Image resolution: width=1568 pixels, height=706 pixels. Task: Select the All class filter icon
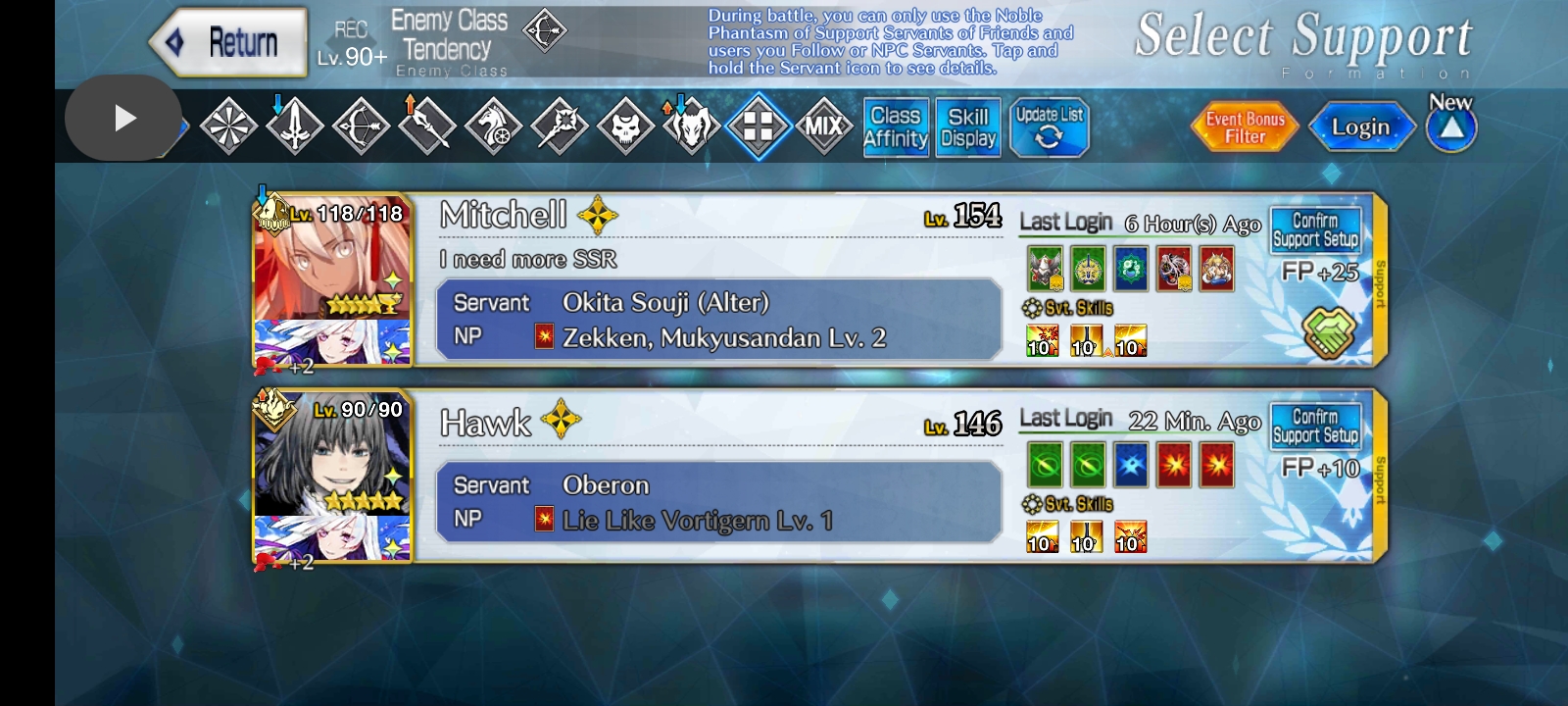(230, 126)
